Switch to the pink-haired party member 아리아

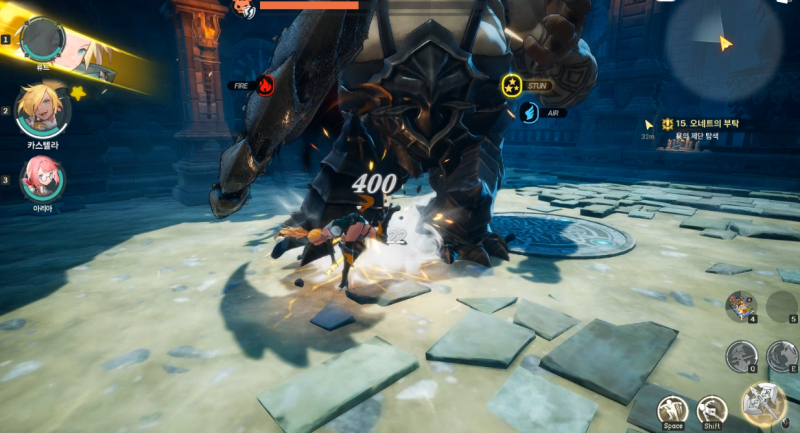point(43,177)
